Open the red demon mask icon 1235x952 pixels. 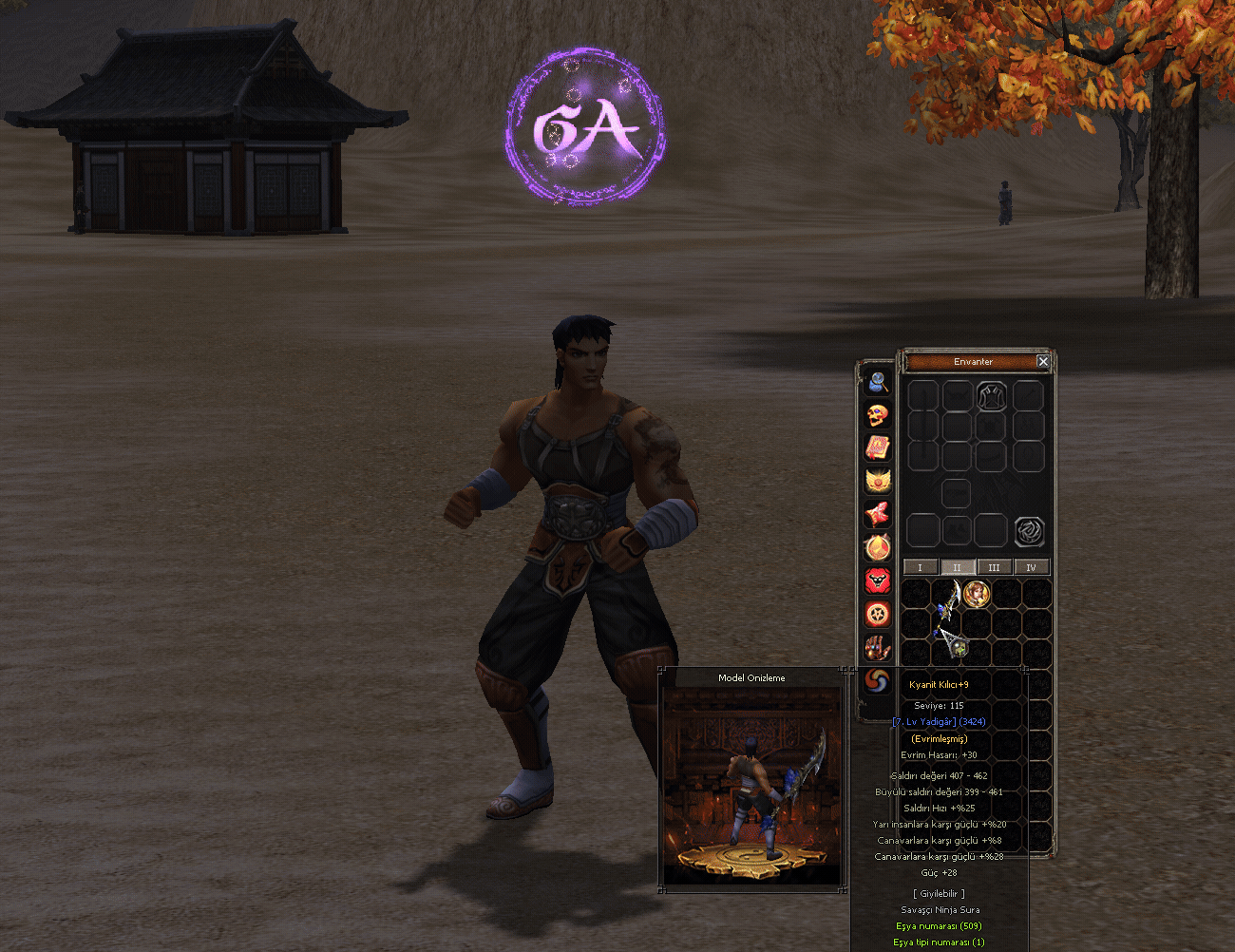877,581
